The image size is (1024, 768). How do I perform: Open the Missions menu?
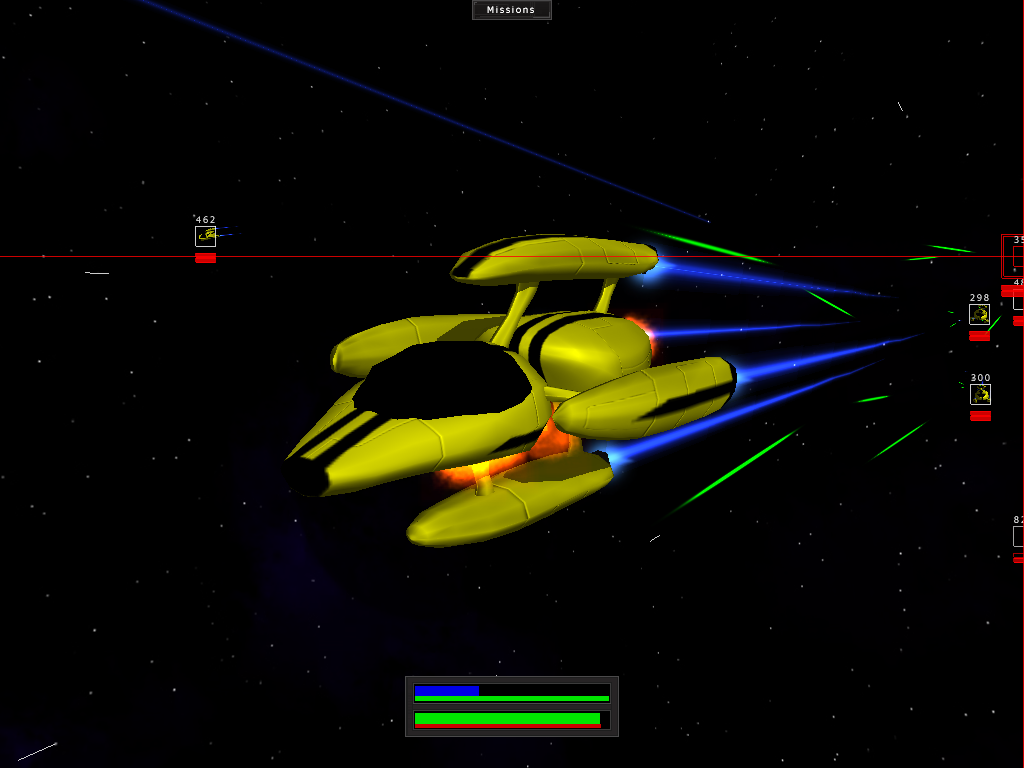click(x=511, y=10)
